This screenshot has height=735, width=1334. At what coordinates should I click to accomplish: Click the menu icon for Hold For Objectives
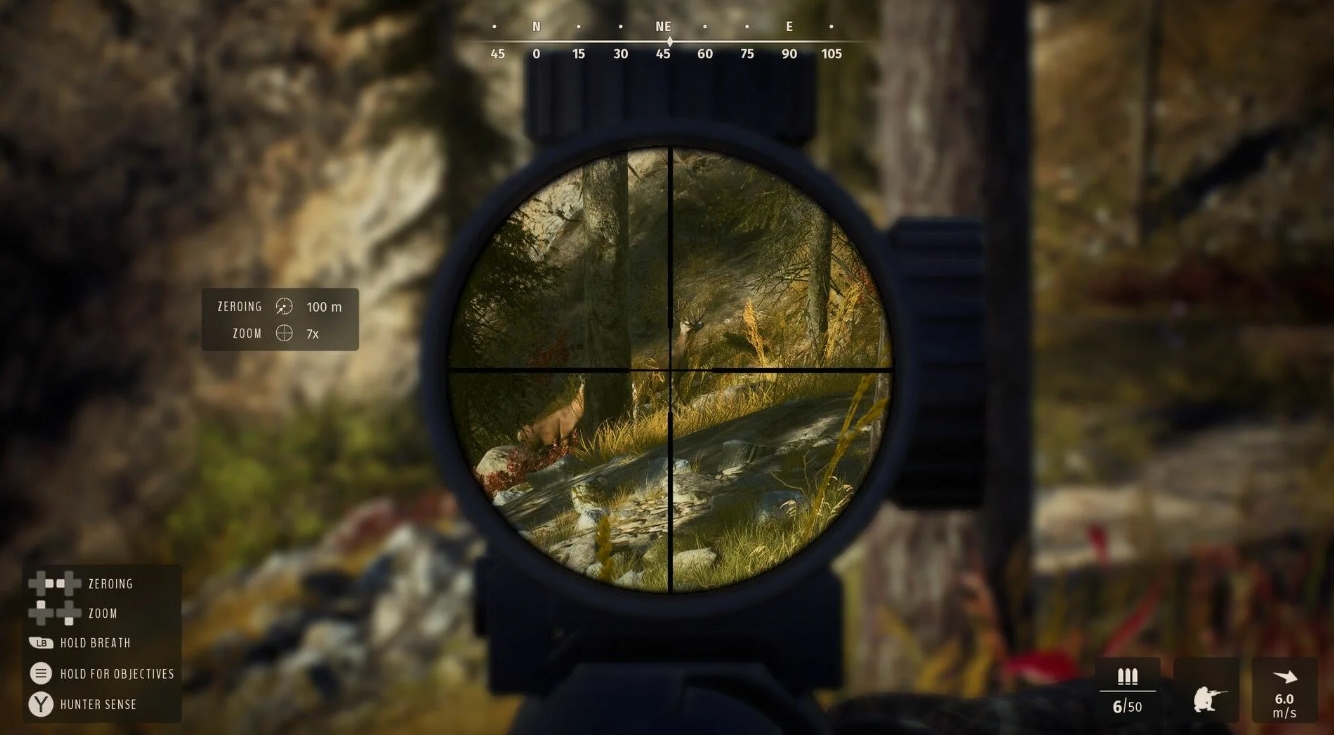pos(40,673)
